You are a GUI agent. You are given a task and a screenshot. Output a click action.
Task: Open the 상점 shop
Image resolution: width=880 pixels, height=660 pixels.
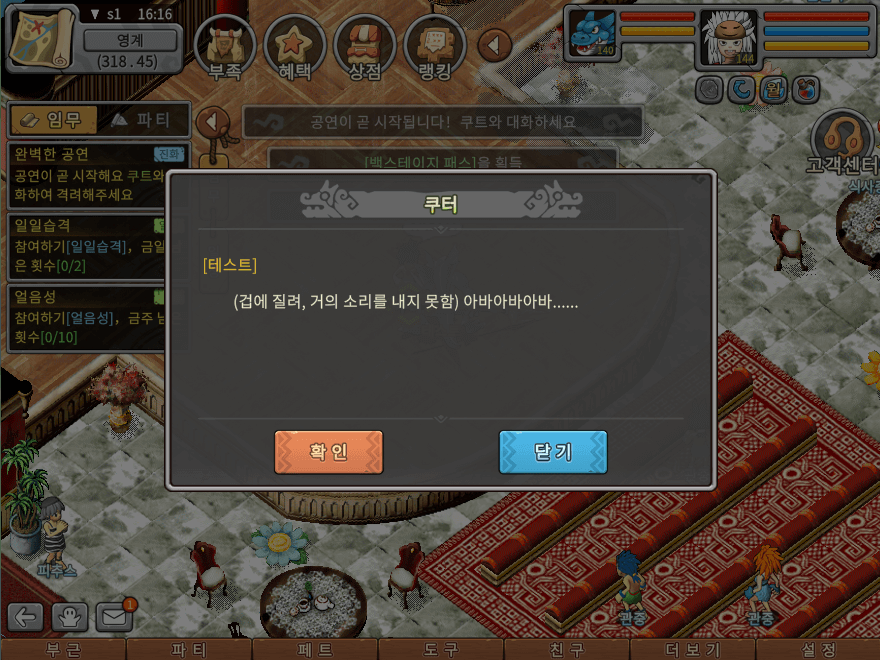pyautogui.click(x=364, y=46)
